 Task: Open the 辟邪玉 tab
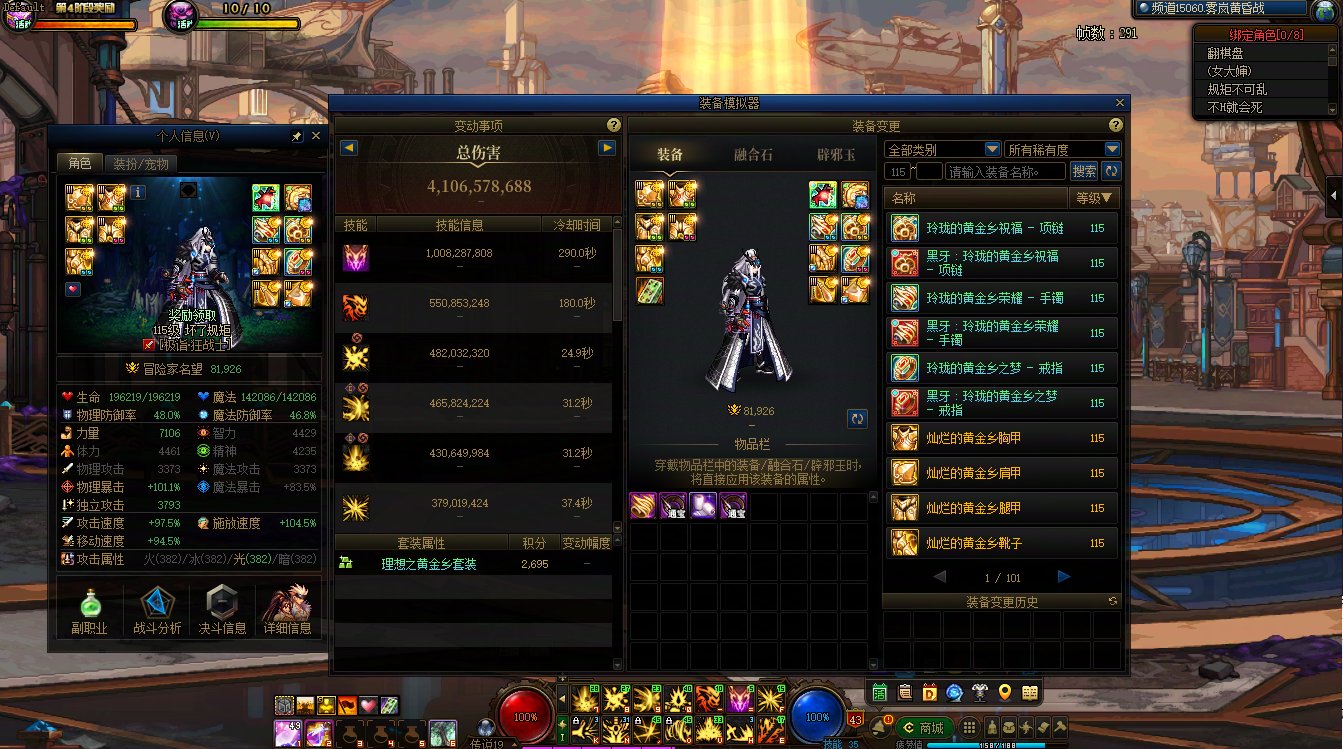pyautogui.click(x=836, y=154)
